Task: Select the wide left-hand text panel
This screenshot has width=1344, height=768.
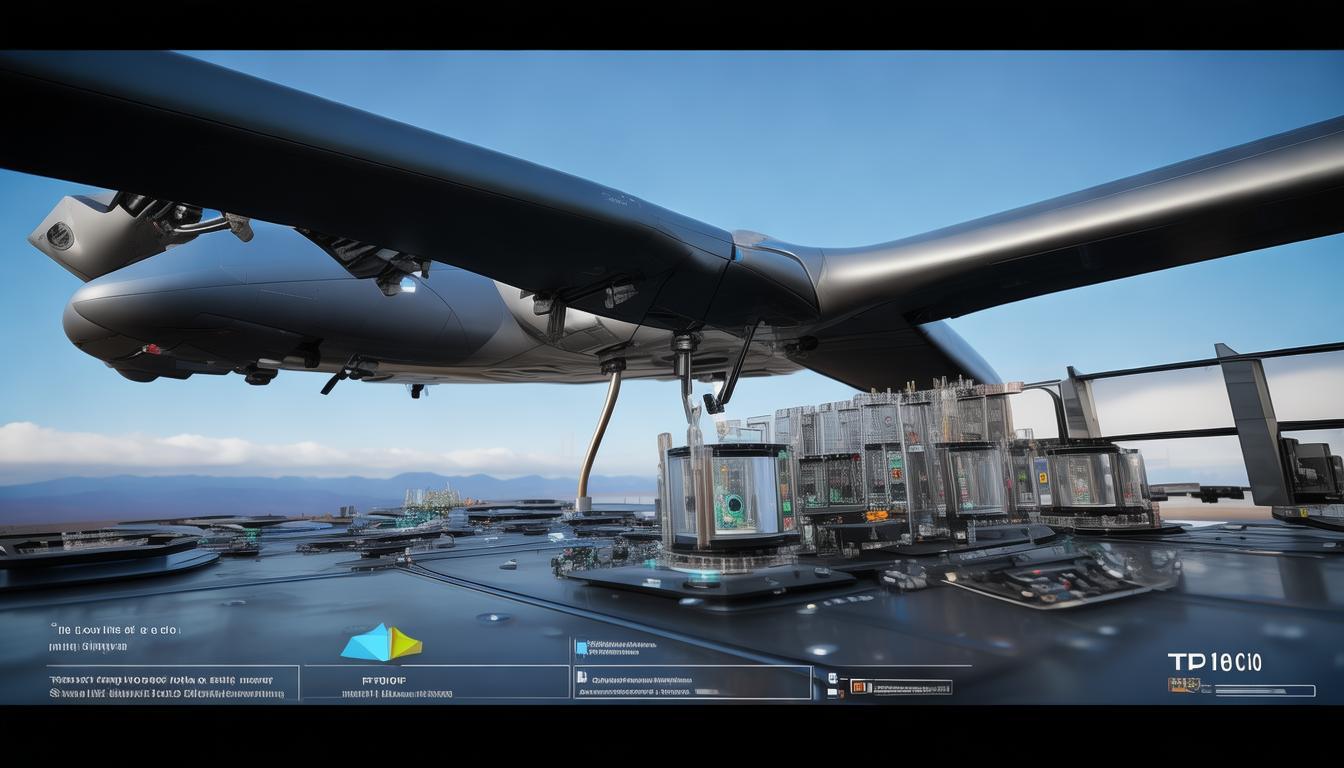Action: point(173,683)
